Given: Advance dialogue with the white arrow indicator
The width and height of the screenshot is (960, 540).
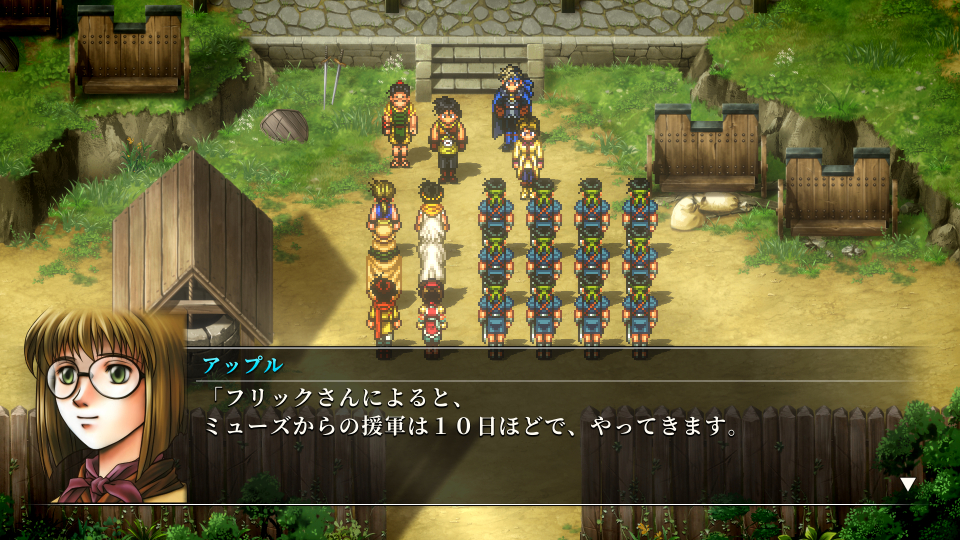Looking at the screenshot, I should [907, 484].
